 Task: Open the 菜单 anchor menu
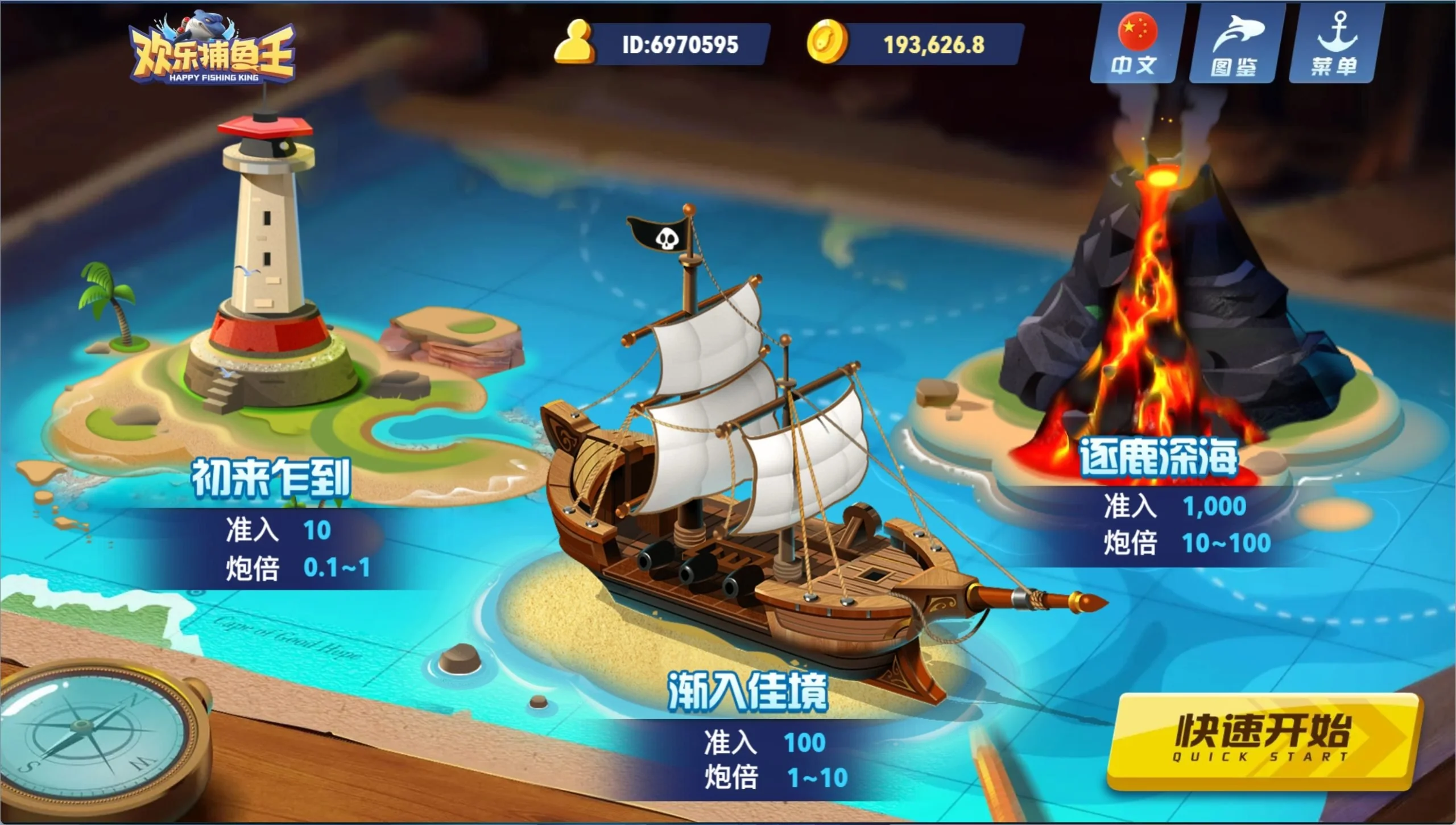pyautogui.click(x=1333, y=46)
